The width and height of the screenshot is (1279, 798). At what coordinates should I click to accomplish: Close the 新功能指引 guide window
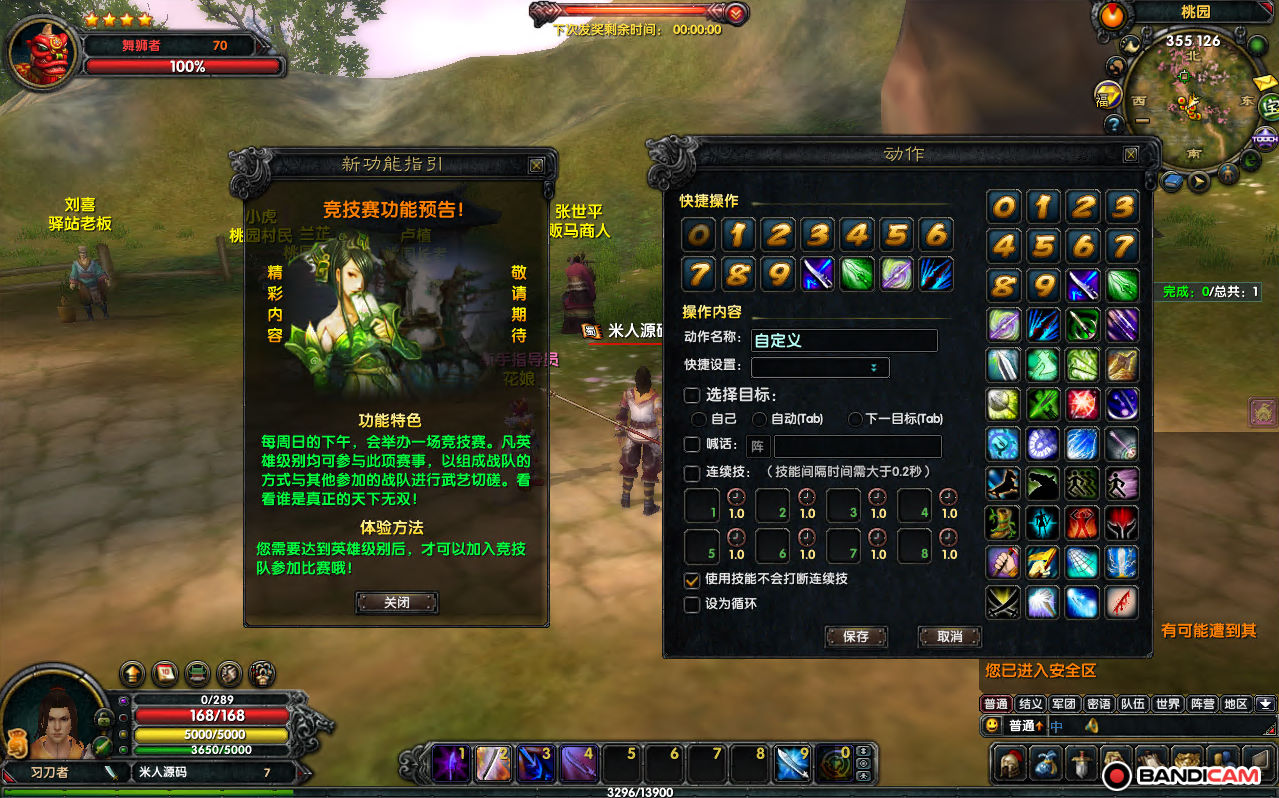(536, 165)
